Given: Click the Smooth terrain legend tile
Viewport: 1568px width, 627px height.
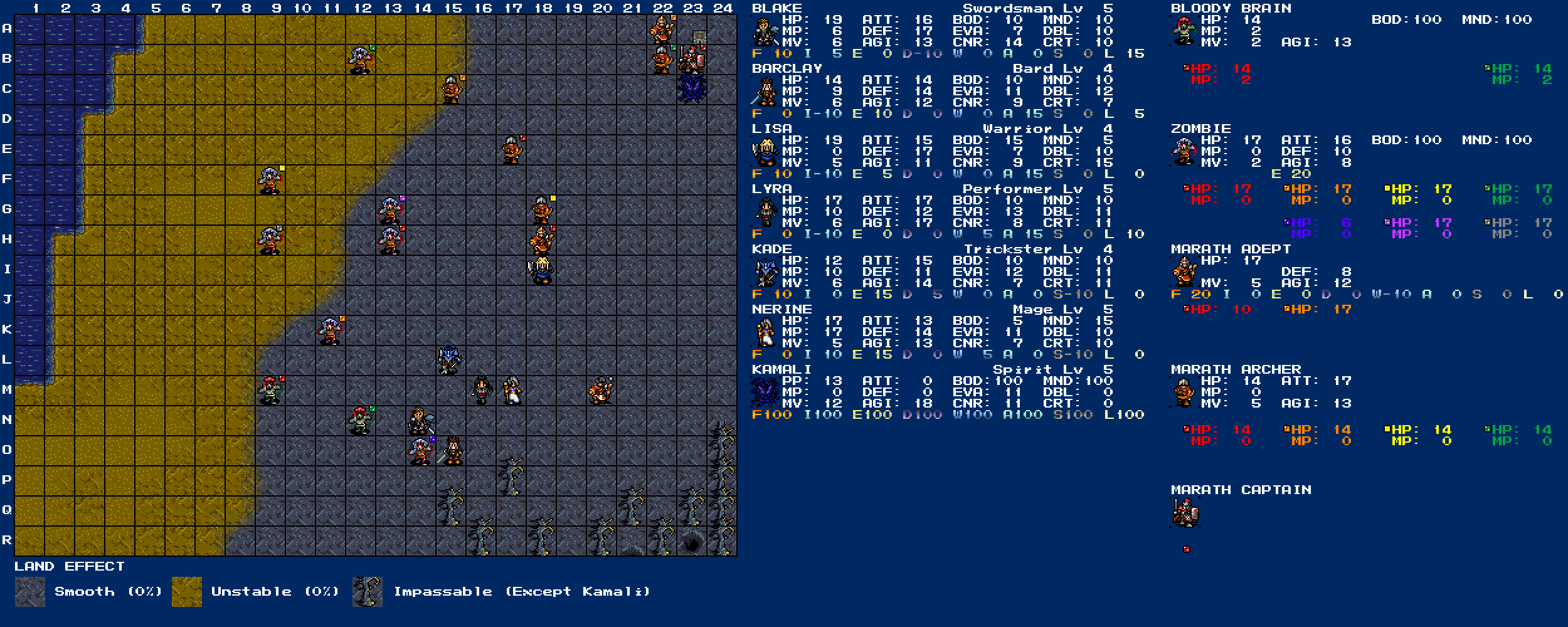Looking at the screenshot, I should pos(30,592).
